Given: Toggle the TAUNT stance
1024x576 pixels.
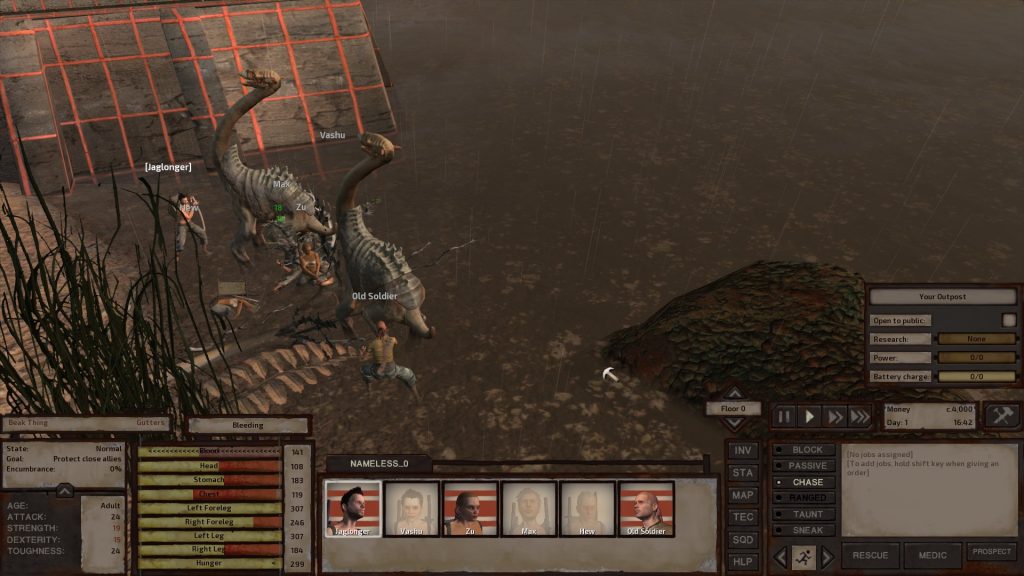Looking at the screenshot, I should pos(804,514).
